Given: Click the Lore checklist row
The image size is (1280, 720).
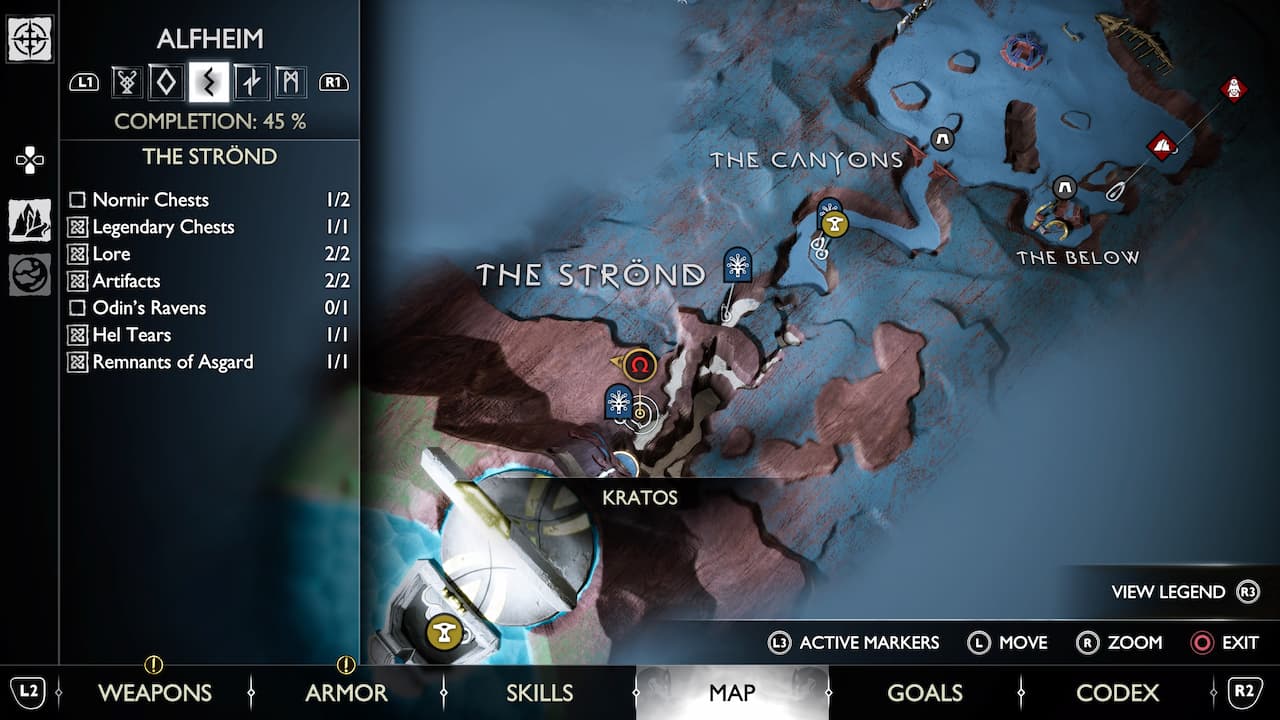Looking at the screenshot, I should tap(208, 254).
